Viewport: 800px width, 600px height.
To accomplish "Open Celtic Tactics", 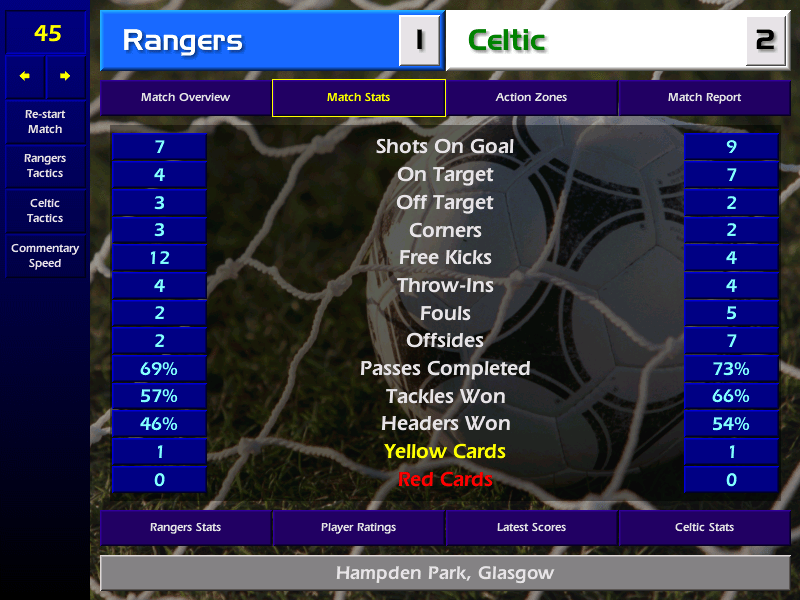I will click(x=45, y=211).
